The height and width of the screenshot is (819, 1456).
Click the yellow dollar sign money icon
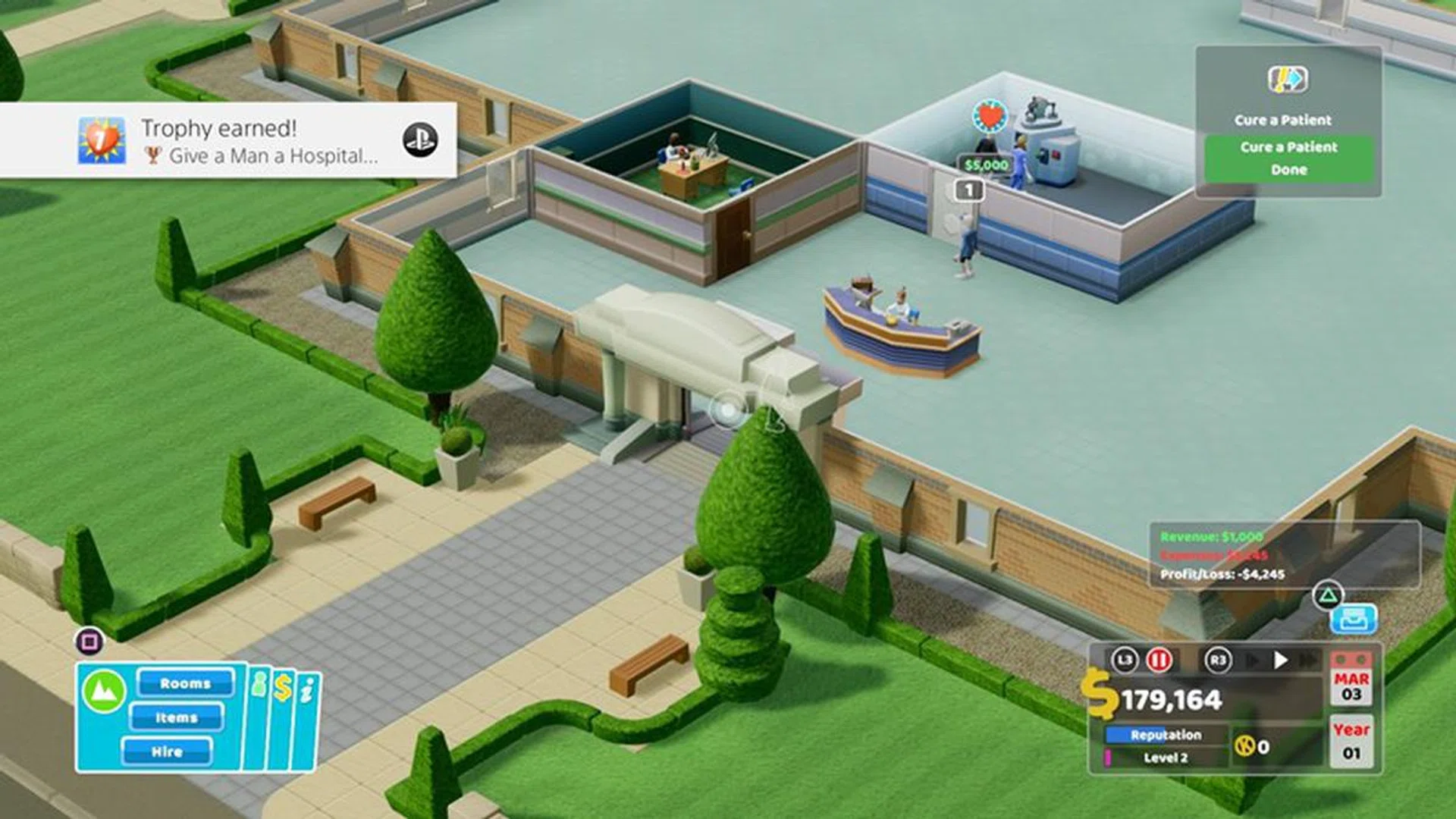click(1102, 695)
